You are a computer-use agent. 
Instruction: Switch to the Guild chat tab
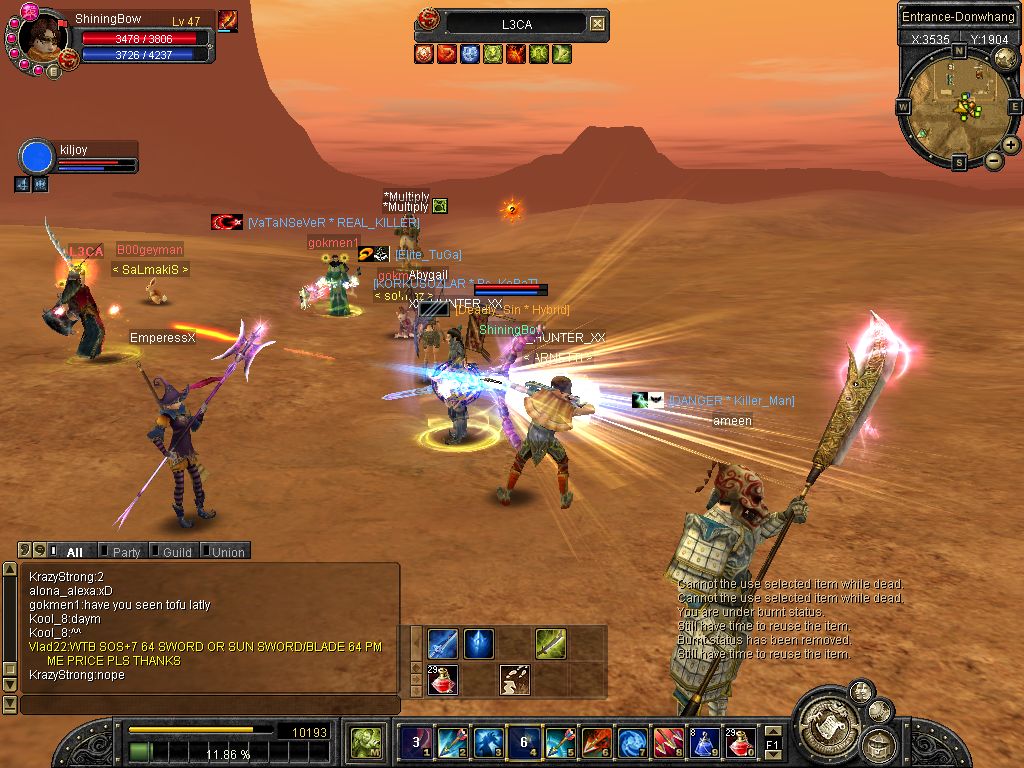click(x=176, y=552)
